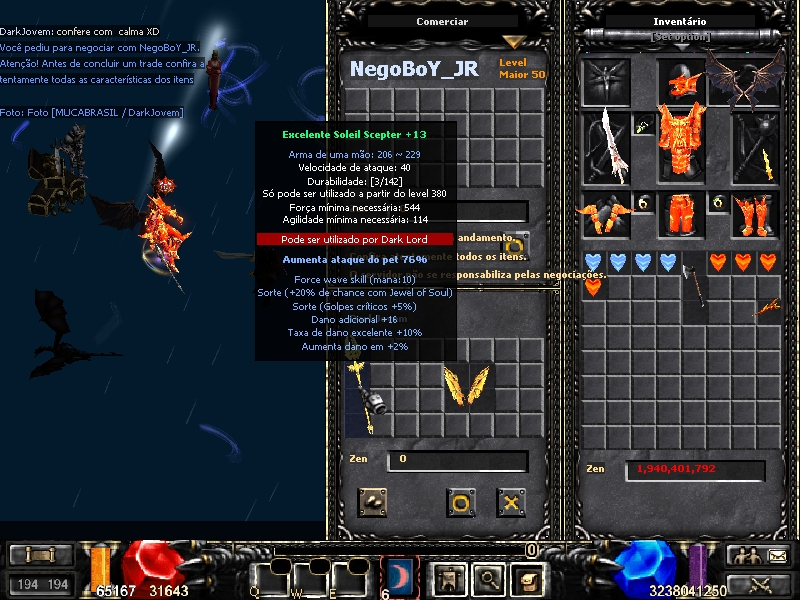Activate the crescent moon skill icon
800x600 pixels.
tap(399, 576)
